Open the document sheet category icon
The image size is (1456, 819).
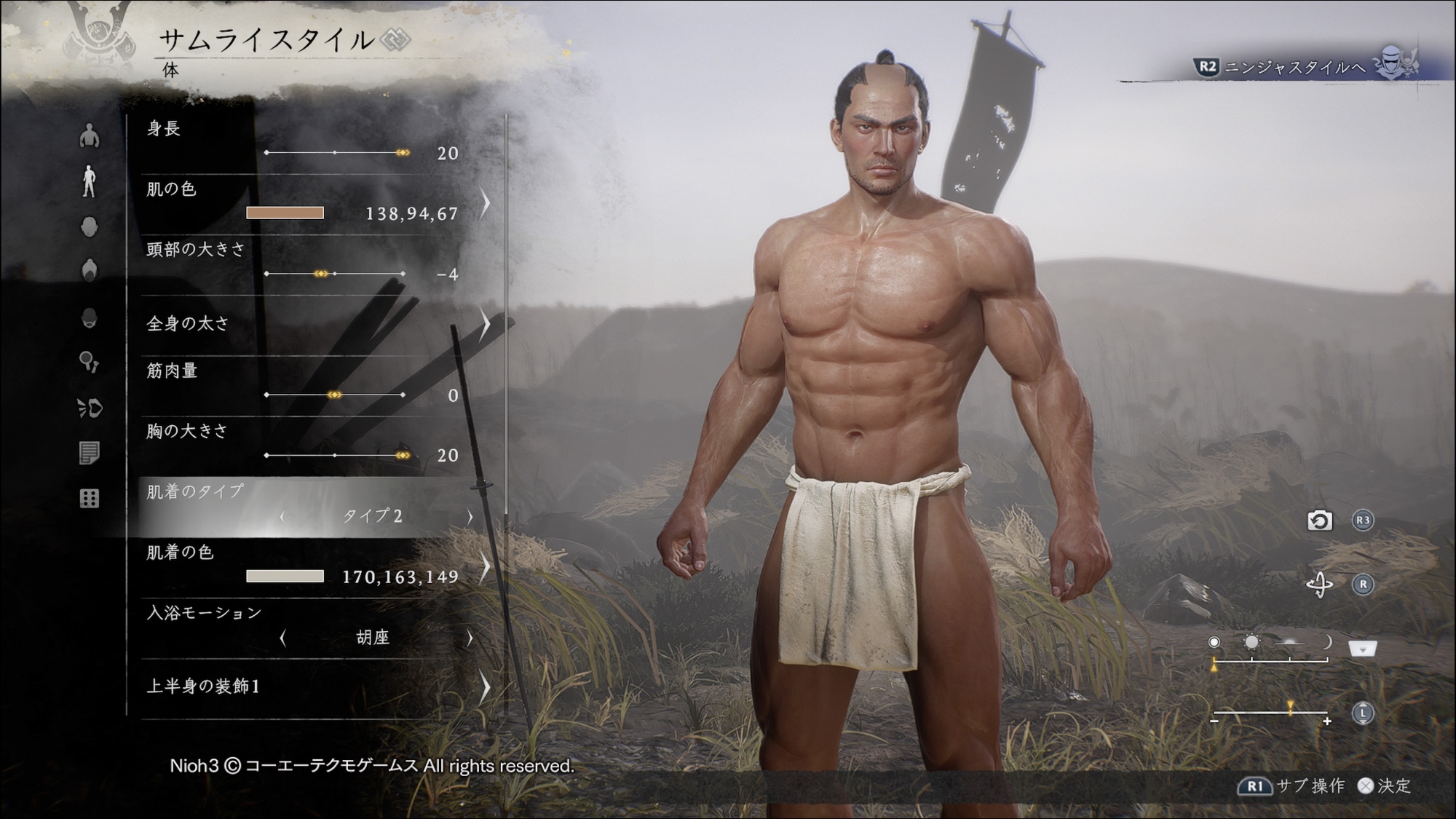click(89, 454)
